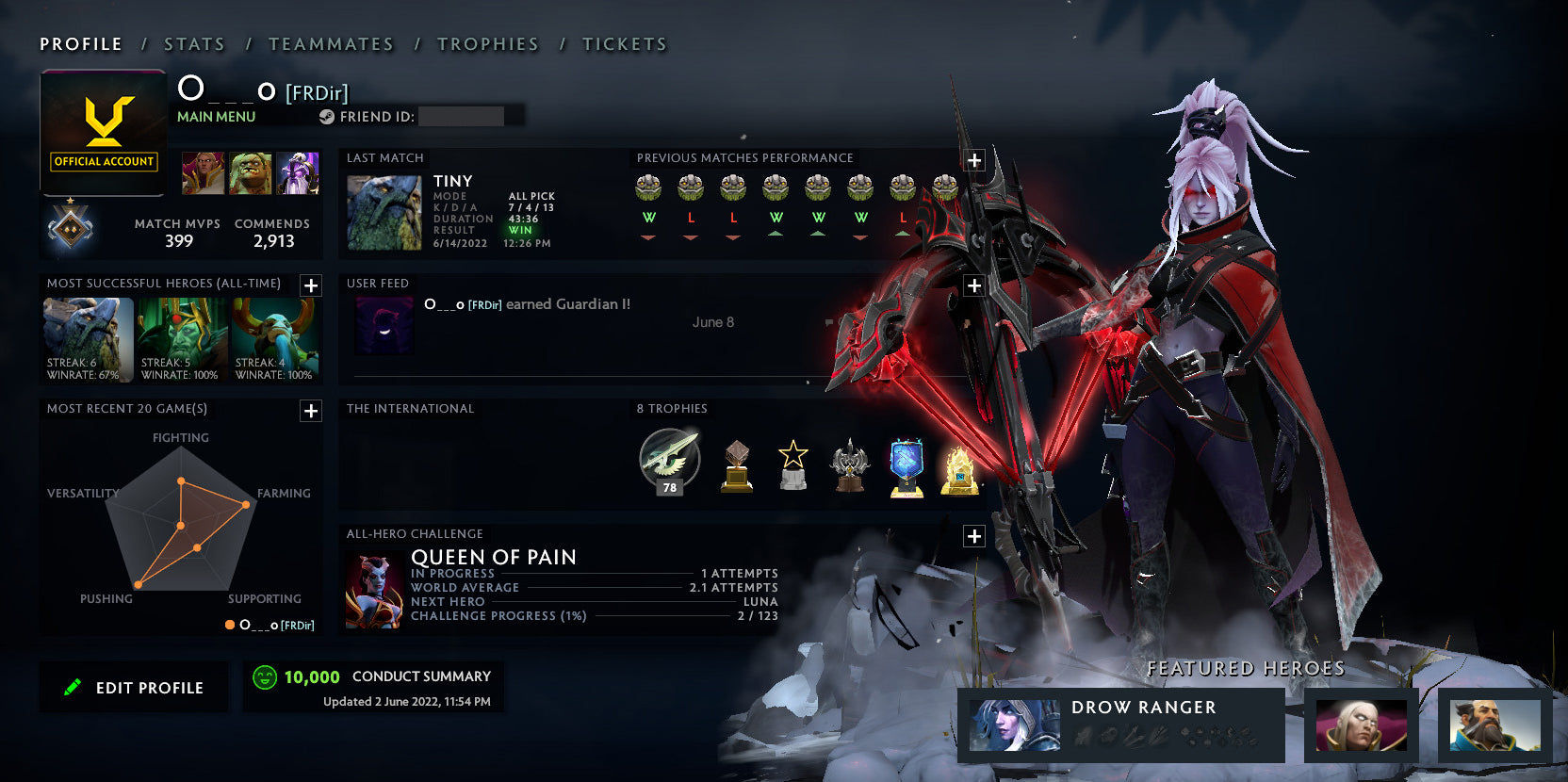
Task: Click the Drow Ranger featured hero thumbnail
Action: click(1016, 724)
